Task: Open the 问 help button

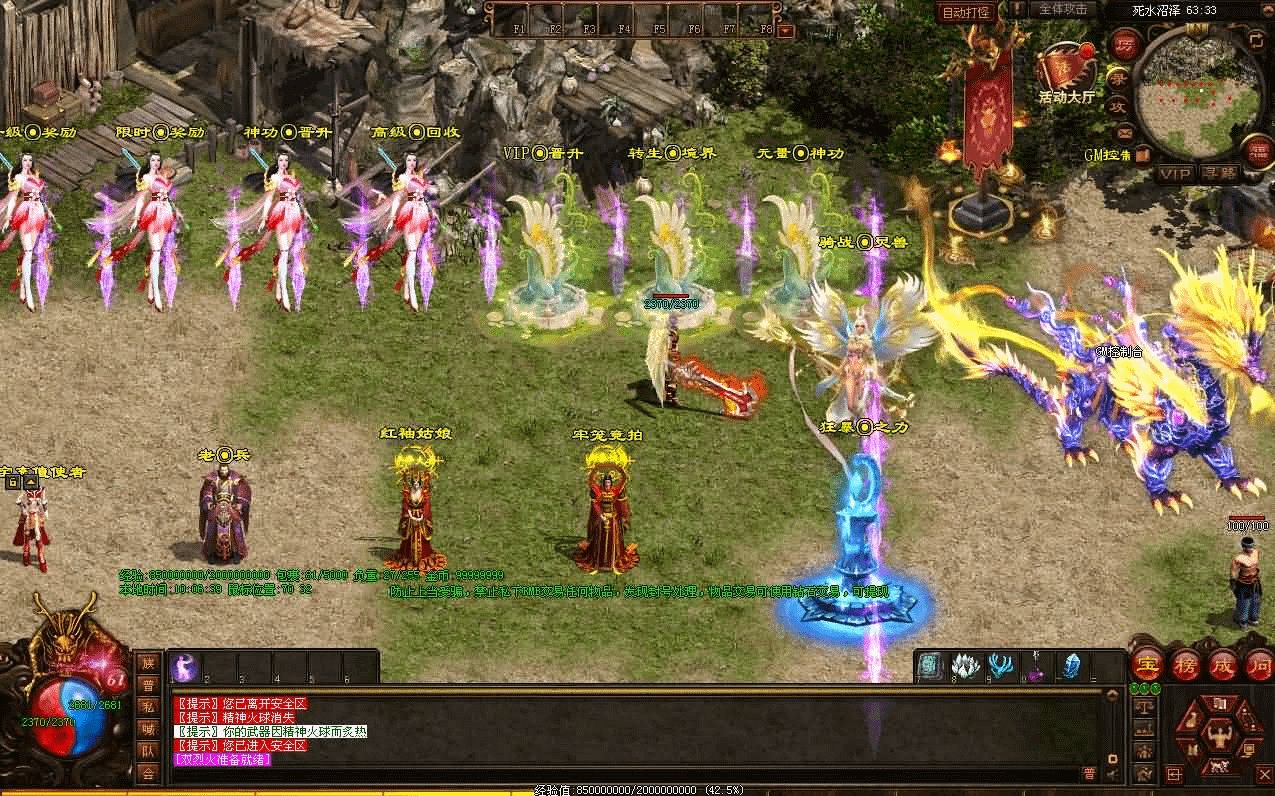Action: tap(1258, 665)
